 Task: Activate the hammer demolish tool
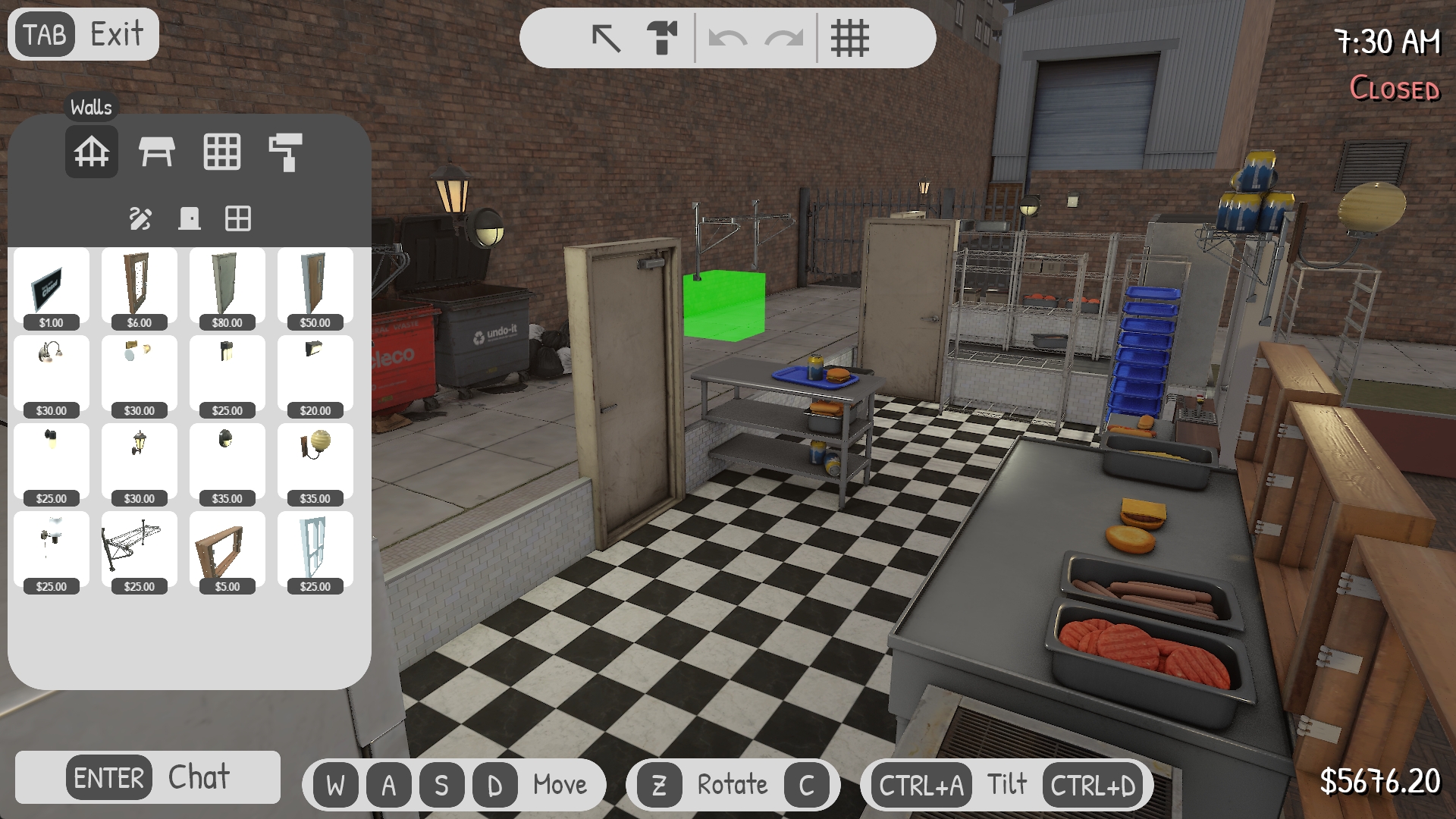click(x=662, y=38)
